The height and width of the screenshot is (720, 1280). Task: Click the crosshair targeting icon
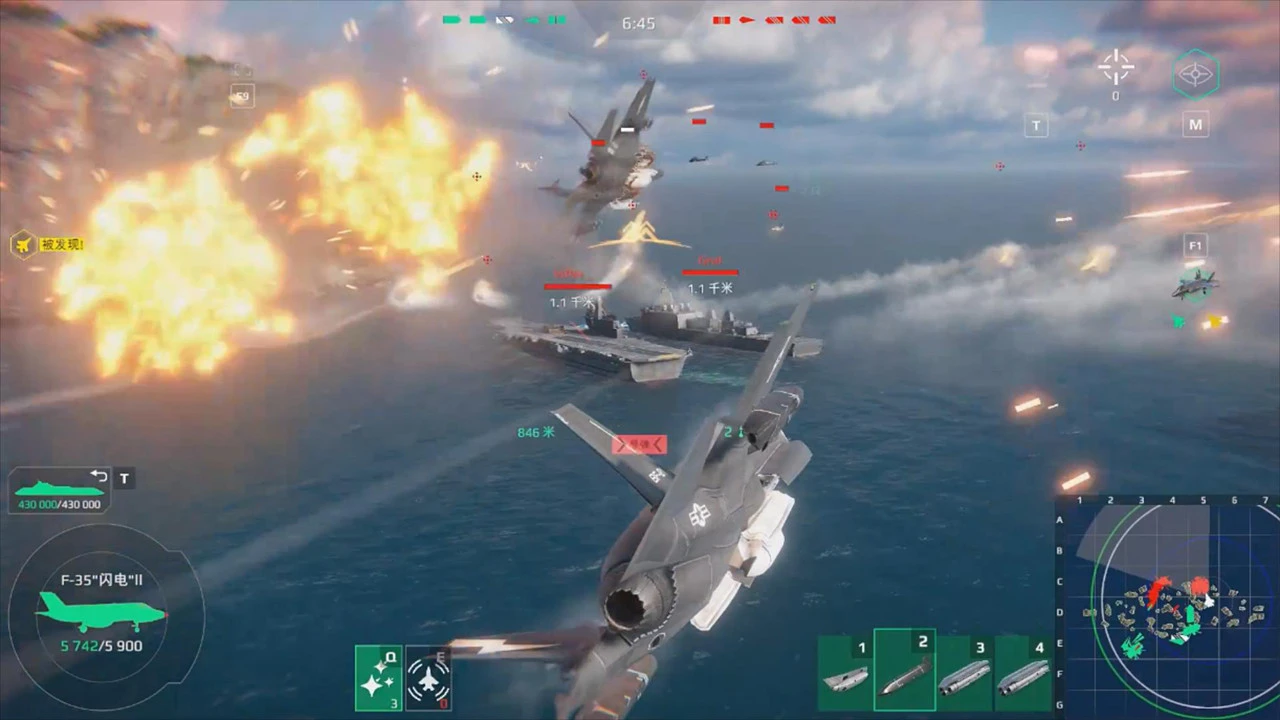point(1115,67)
